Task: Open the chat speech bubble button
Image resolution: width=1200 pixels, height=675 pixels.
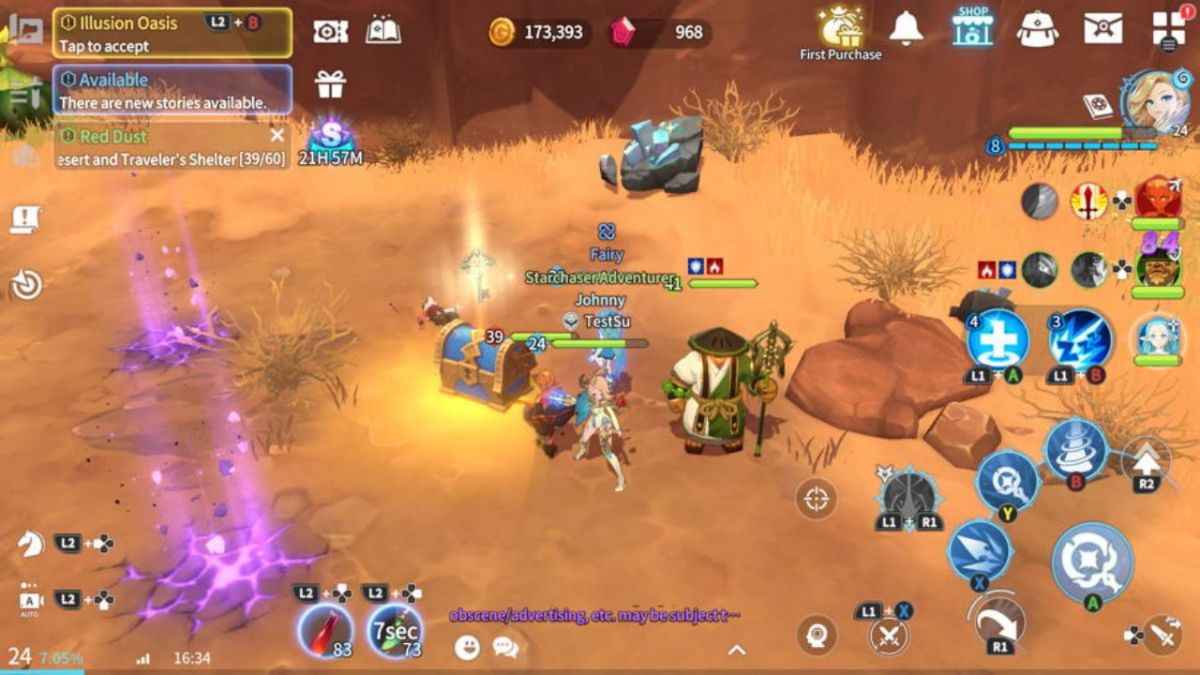Action: (x=505, y=648)
